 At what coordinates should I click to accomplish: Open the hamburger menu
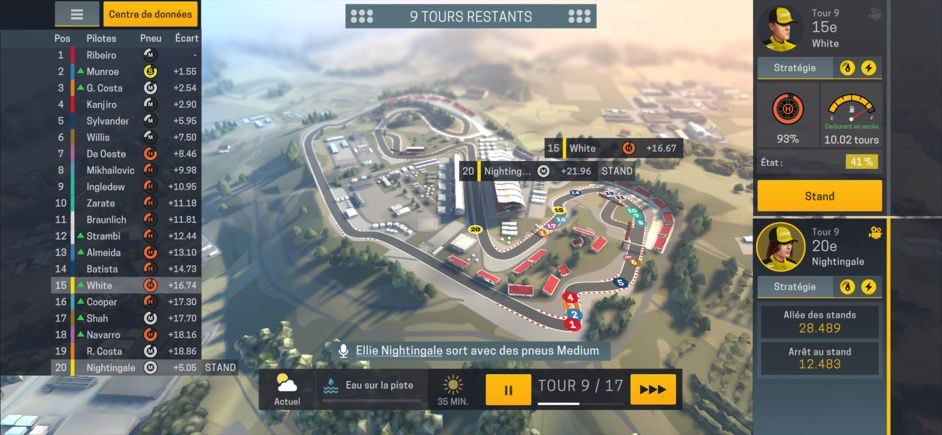coord(76,14)
